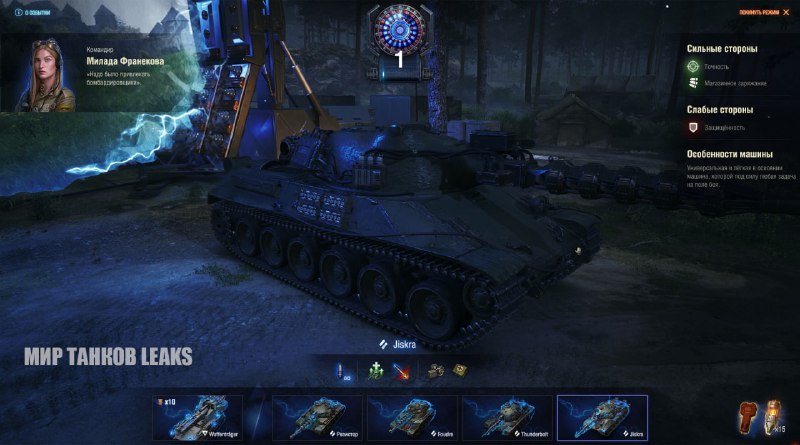This screenshot has width=800, height=445.
Task: Select the Thunderbolt tank card
Action: pyautogui.click(x=506, y=418)
